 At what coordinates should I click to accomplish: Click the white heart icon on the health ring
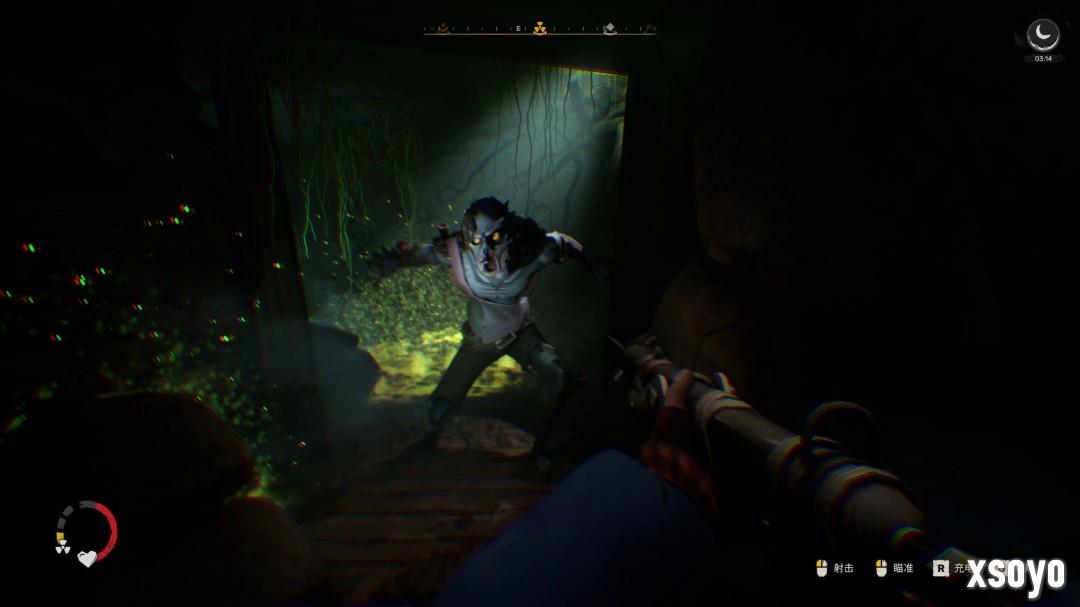(87, 558)
